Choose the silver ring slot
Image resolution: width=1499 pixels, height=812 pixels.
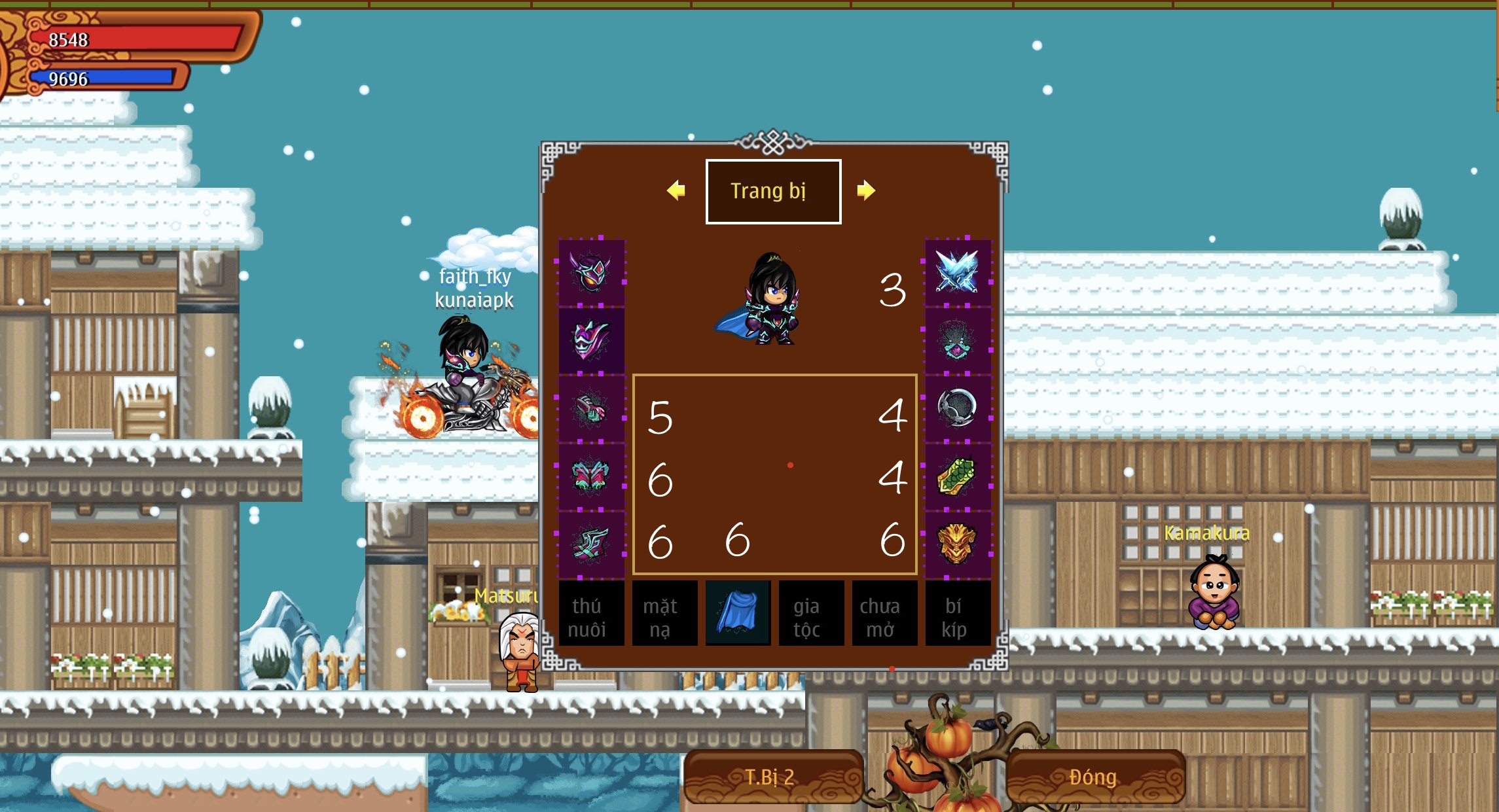coord(957,408)
